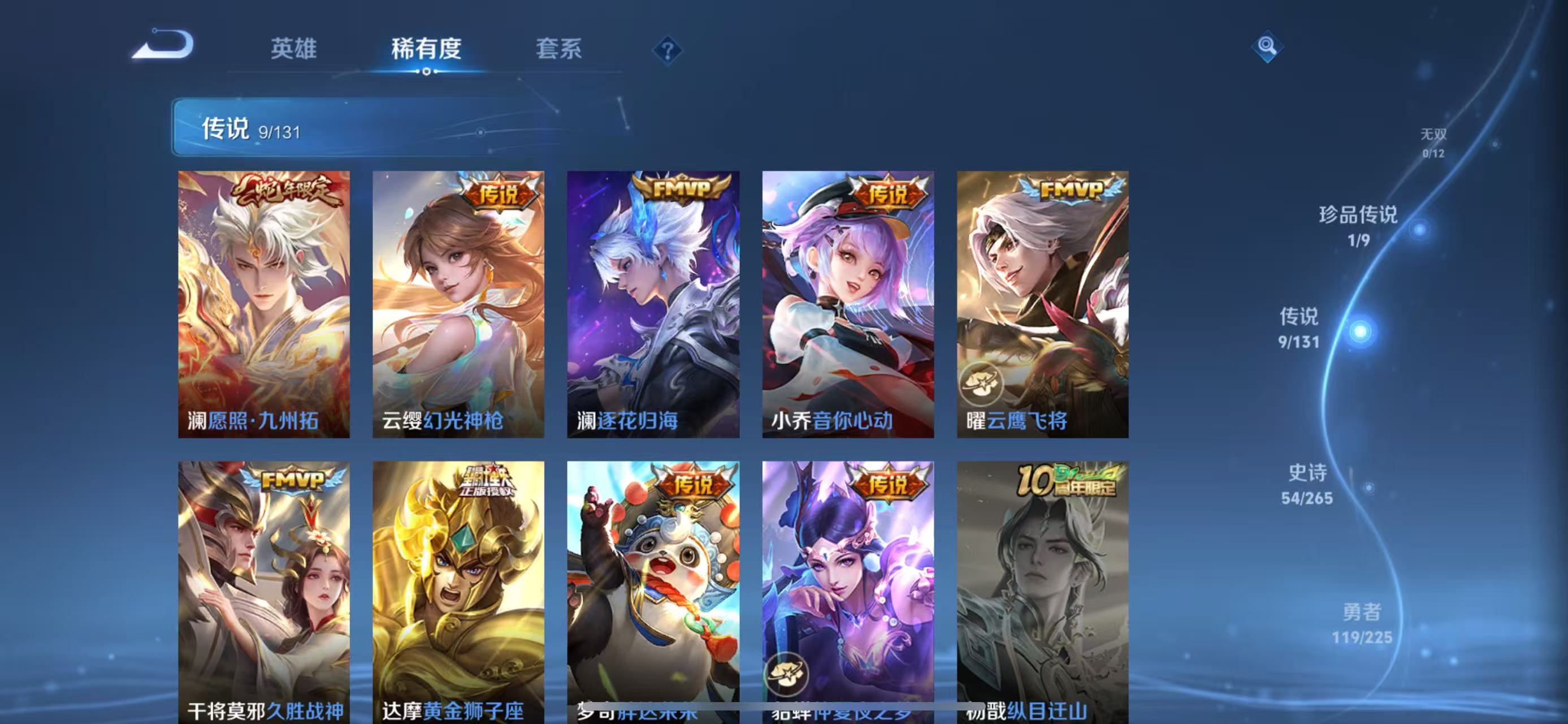Switch to the 英雄 tab
Viewport: 1568px width, 724px height.
click(x=294, y=50)
